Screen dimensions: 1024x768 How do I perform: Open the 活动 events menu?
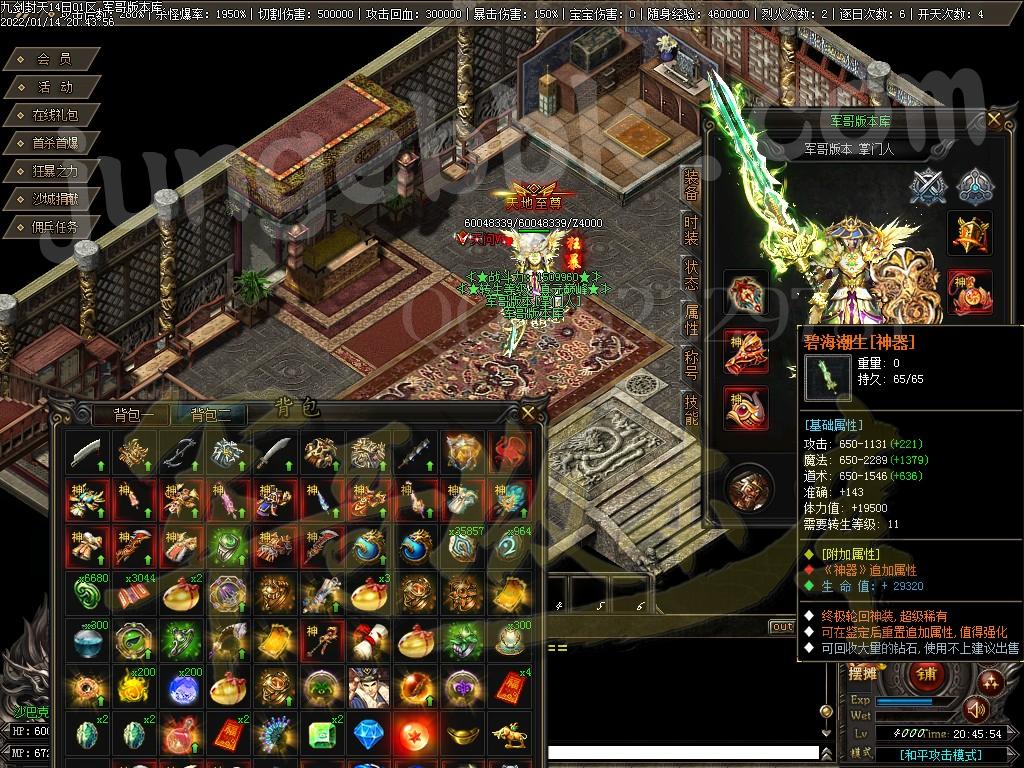(54, 87)
